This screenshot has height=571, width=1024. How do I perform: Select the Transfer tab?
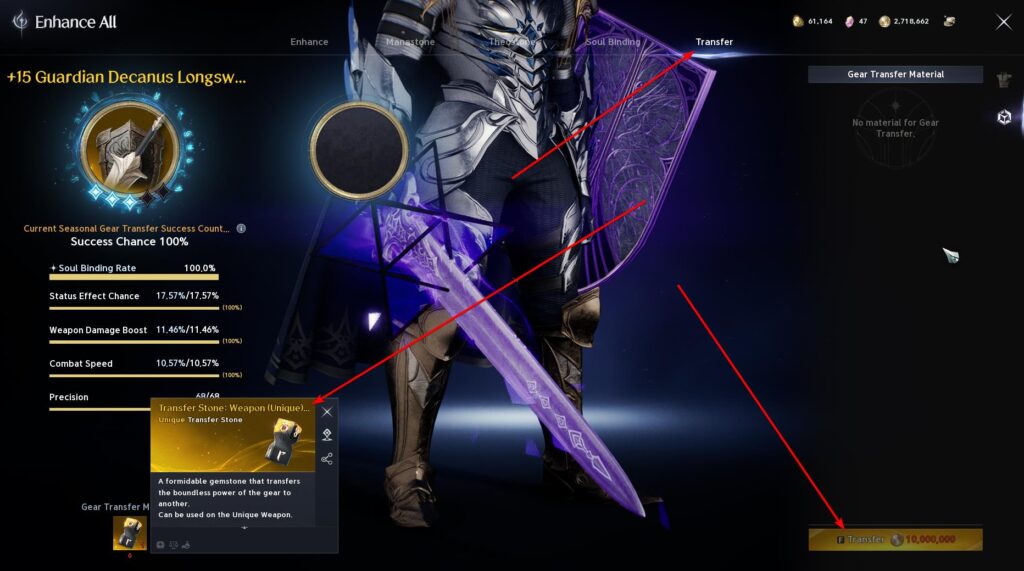tap(714, 42)
